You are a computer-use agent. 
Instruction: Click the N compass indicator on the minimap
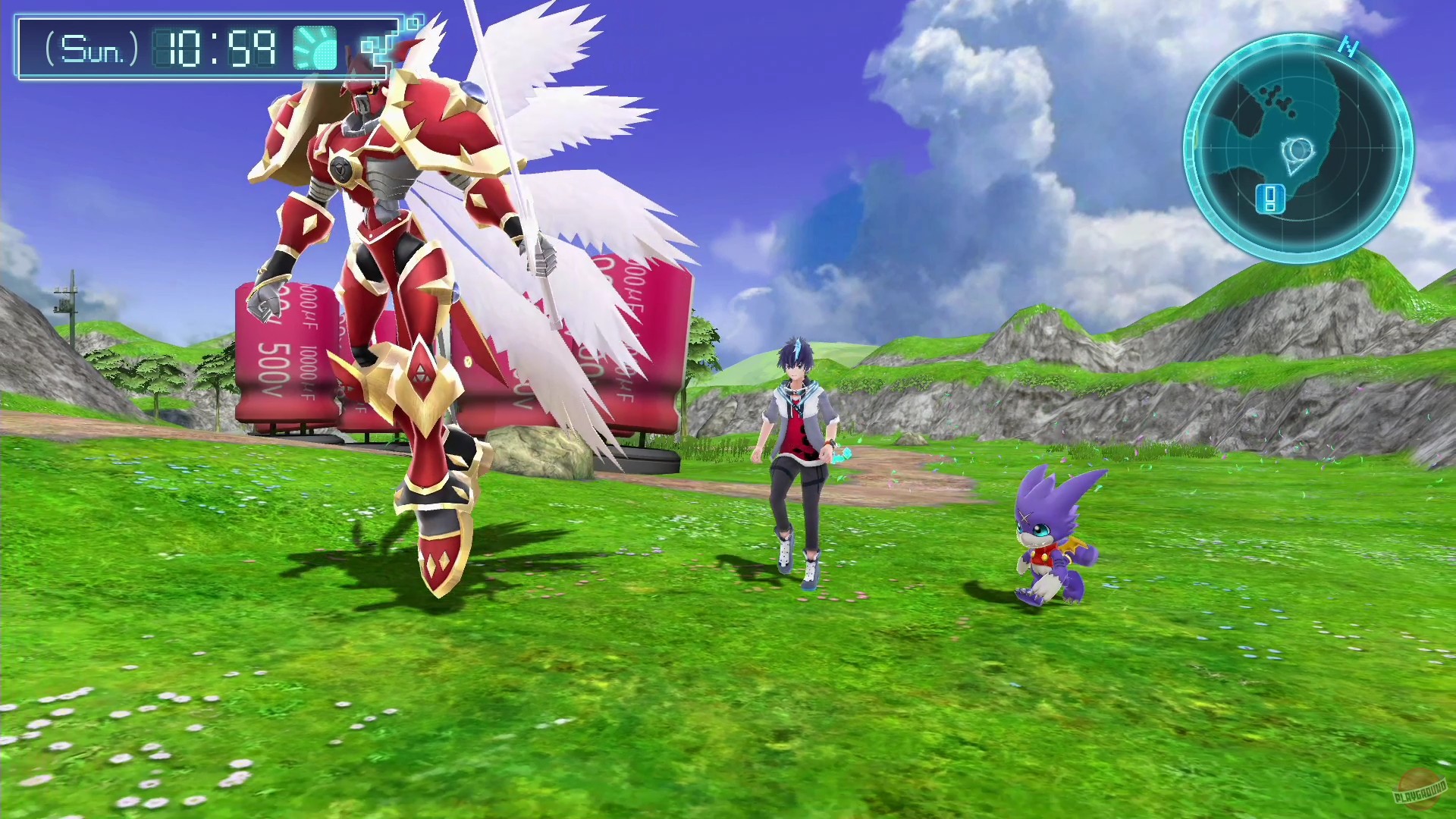point(1349,47)
